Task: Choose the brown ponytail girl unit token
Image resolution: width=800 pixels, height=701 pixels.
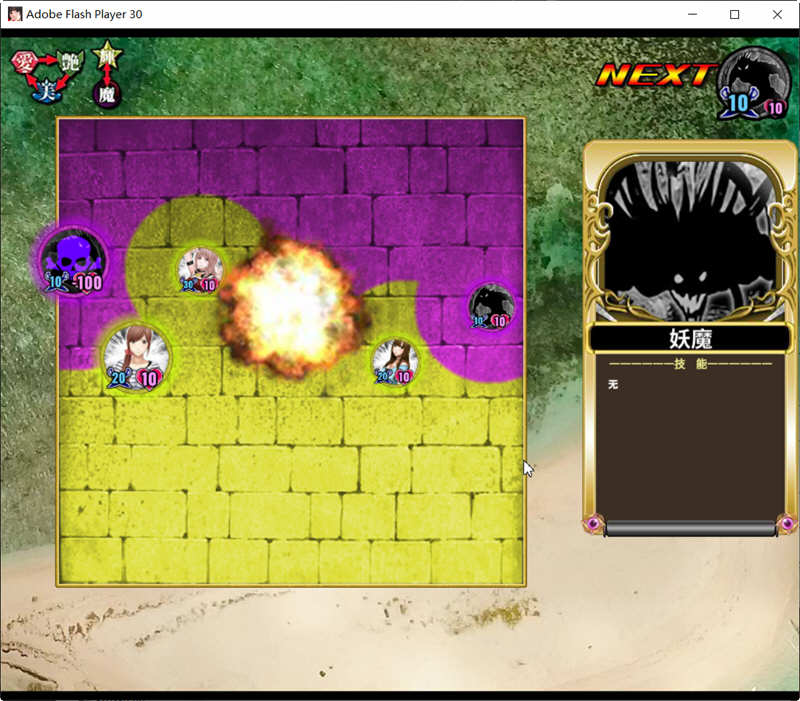Action: (x=136, y=355)
